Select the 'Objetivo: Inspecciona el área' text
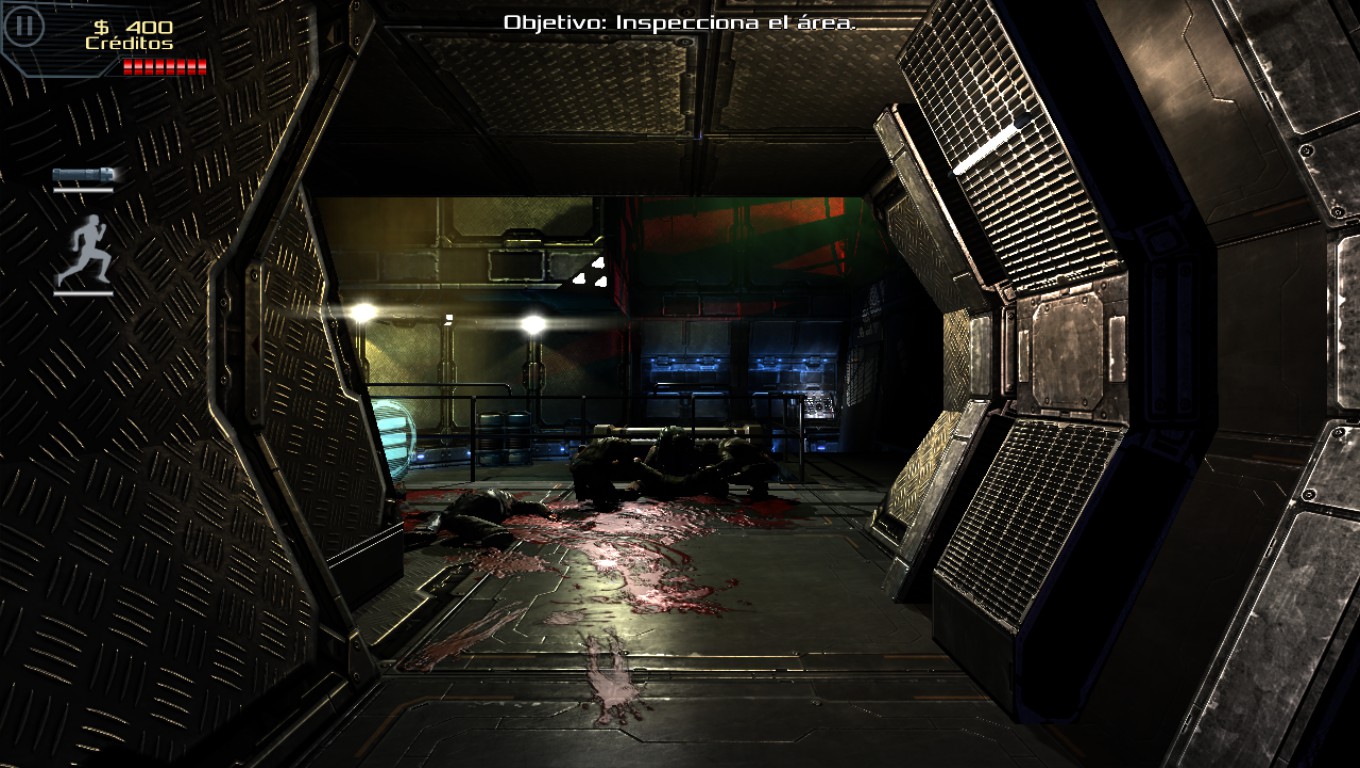The image size is (1360, 768). 680,21
